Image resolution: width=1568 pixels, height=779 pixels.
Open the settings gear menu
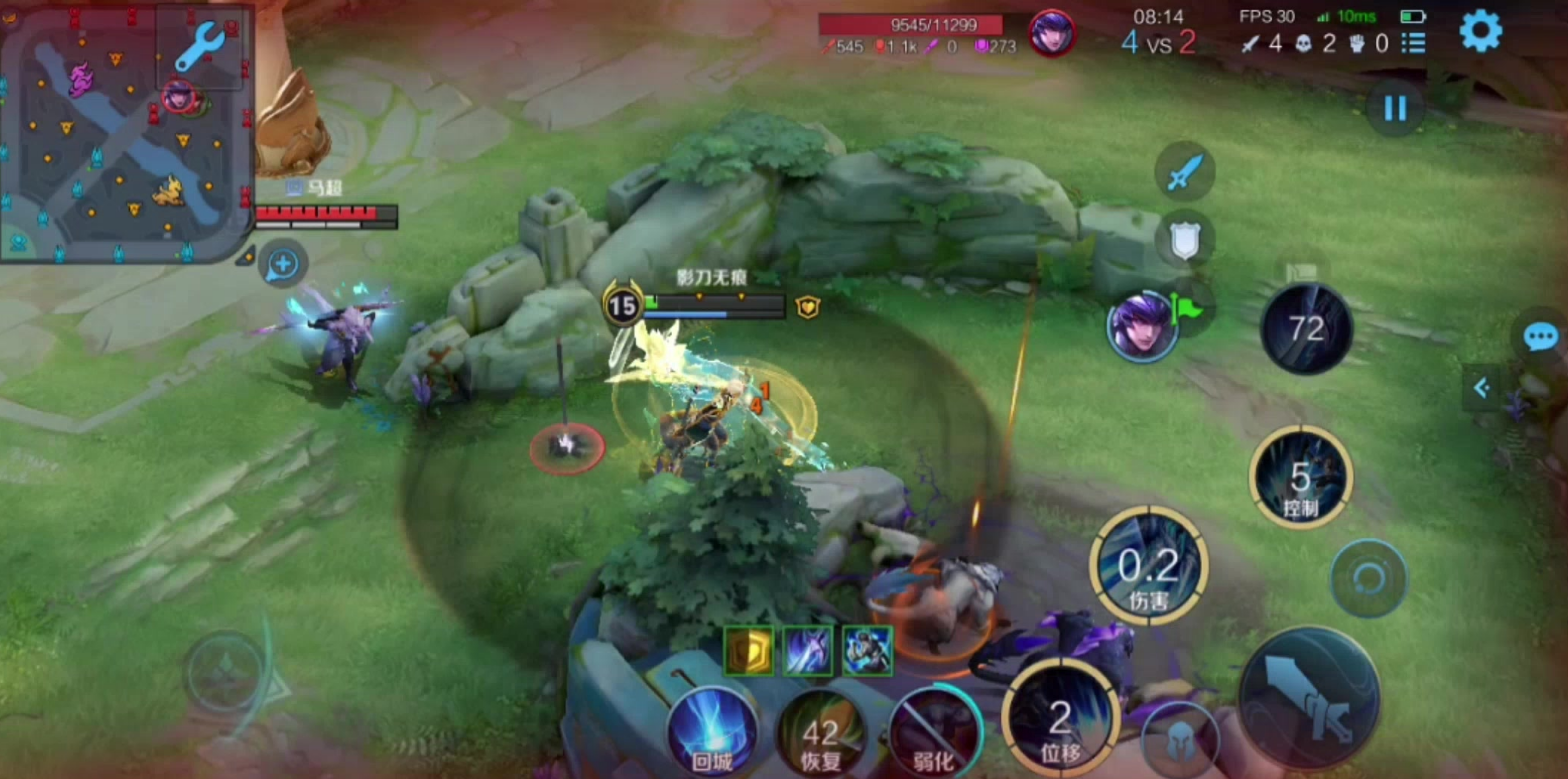tap(1480, 31)
